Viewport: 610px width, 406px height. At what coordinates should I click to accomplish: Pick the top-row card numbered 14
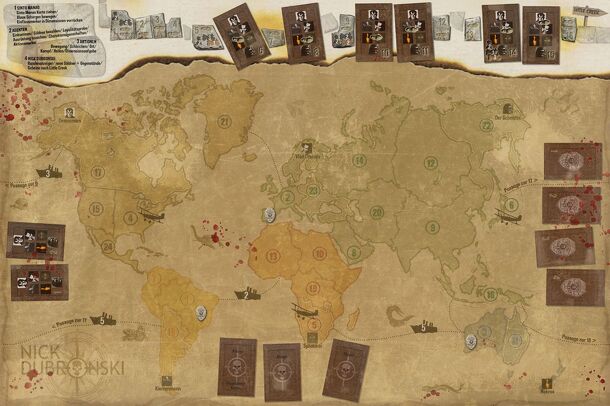coord(500,28)
